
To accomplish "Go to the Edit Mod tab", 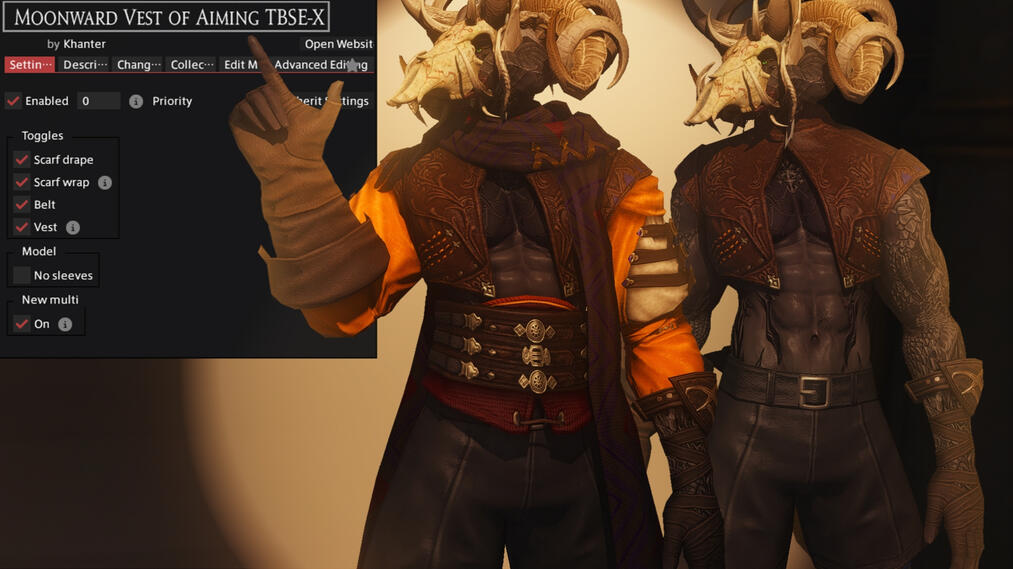I will point(240,65).
